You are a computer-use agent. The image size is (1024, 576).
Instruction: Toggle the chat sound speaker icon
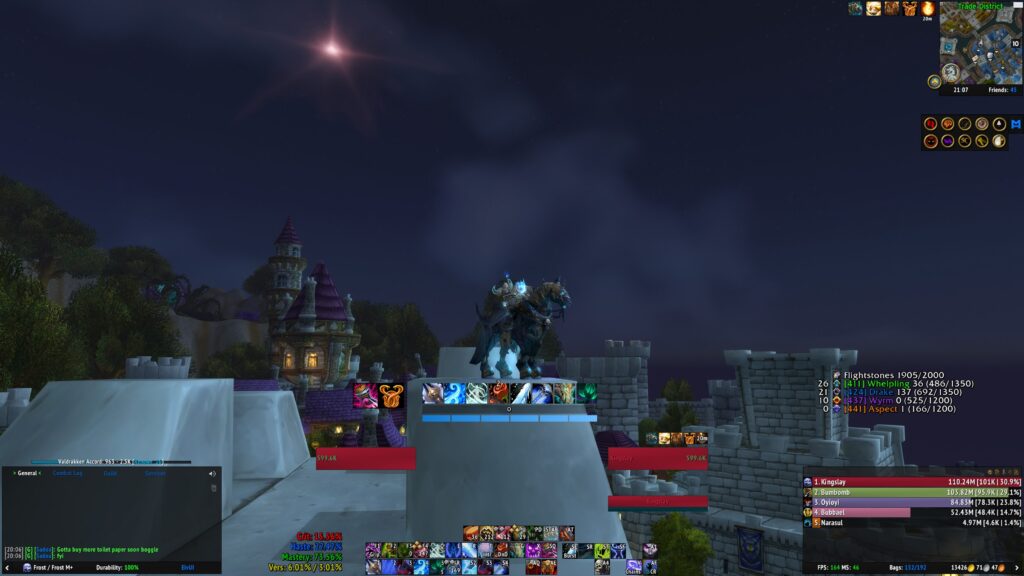(x=212, y=473)
